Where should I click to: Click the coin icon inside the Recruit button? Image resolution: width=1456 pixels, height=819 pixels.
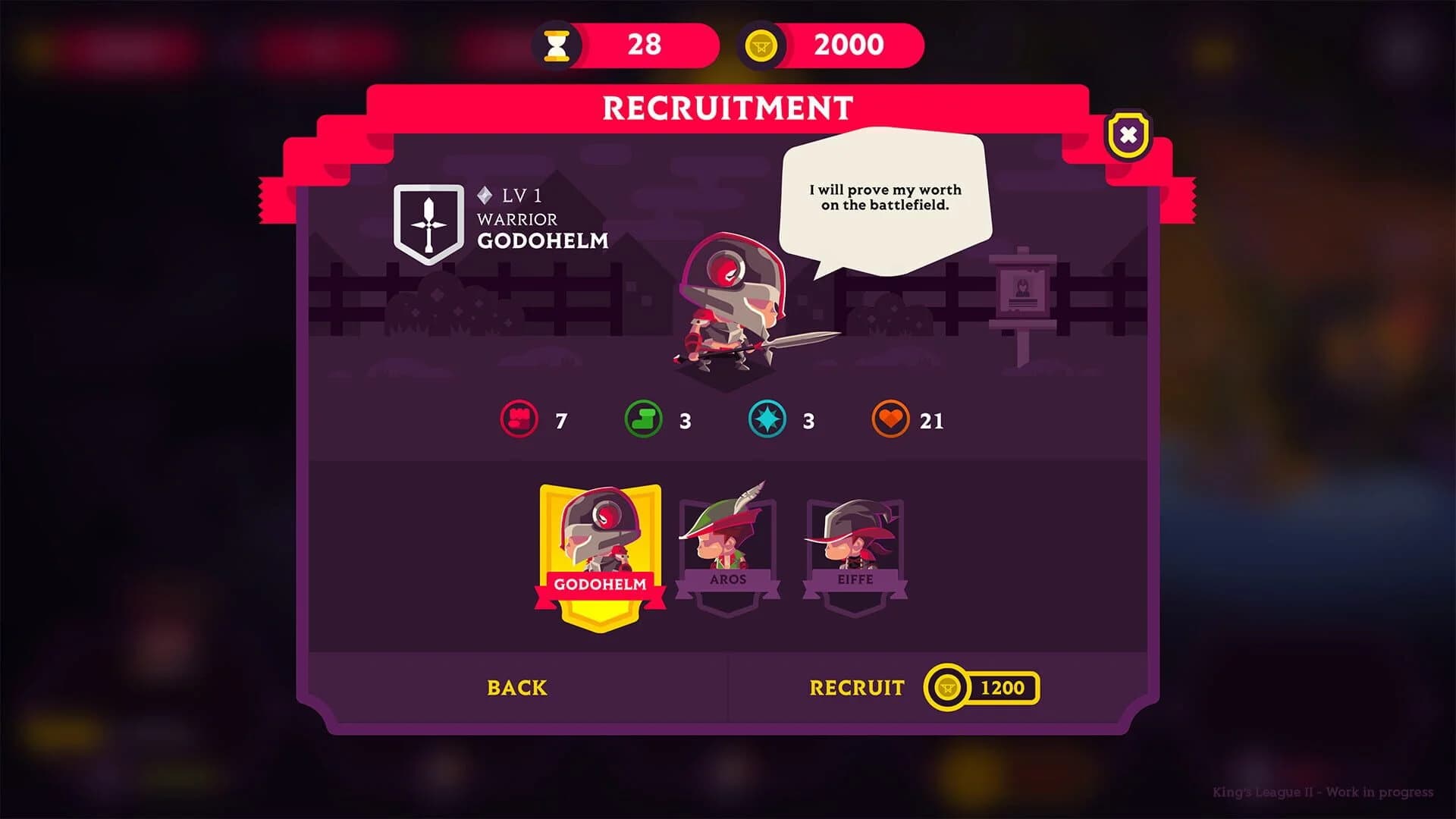[x=947, y=688]
